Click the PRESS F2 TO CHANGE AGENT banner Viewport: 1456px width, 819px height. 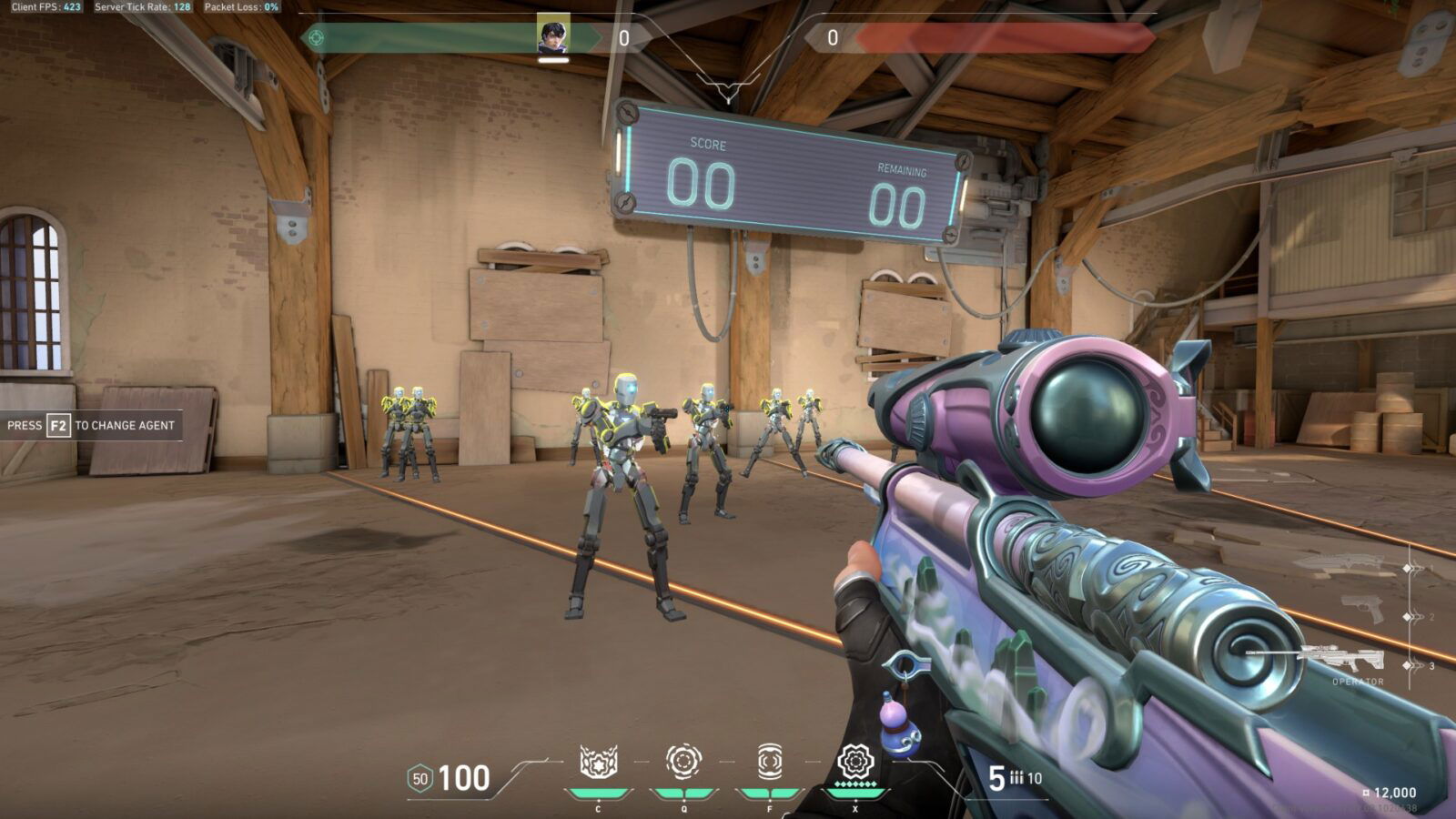tap(91, 424)
